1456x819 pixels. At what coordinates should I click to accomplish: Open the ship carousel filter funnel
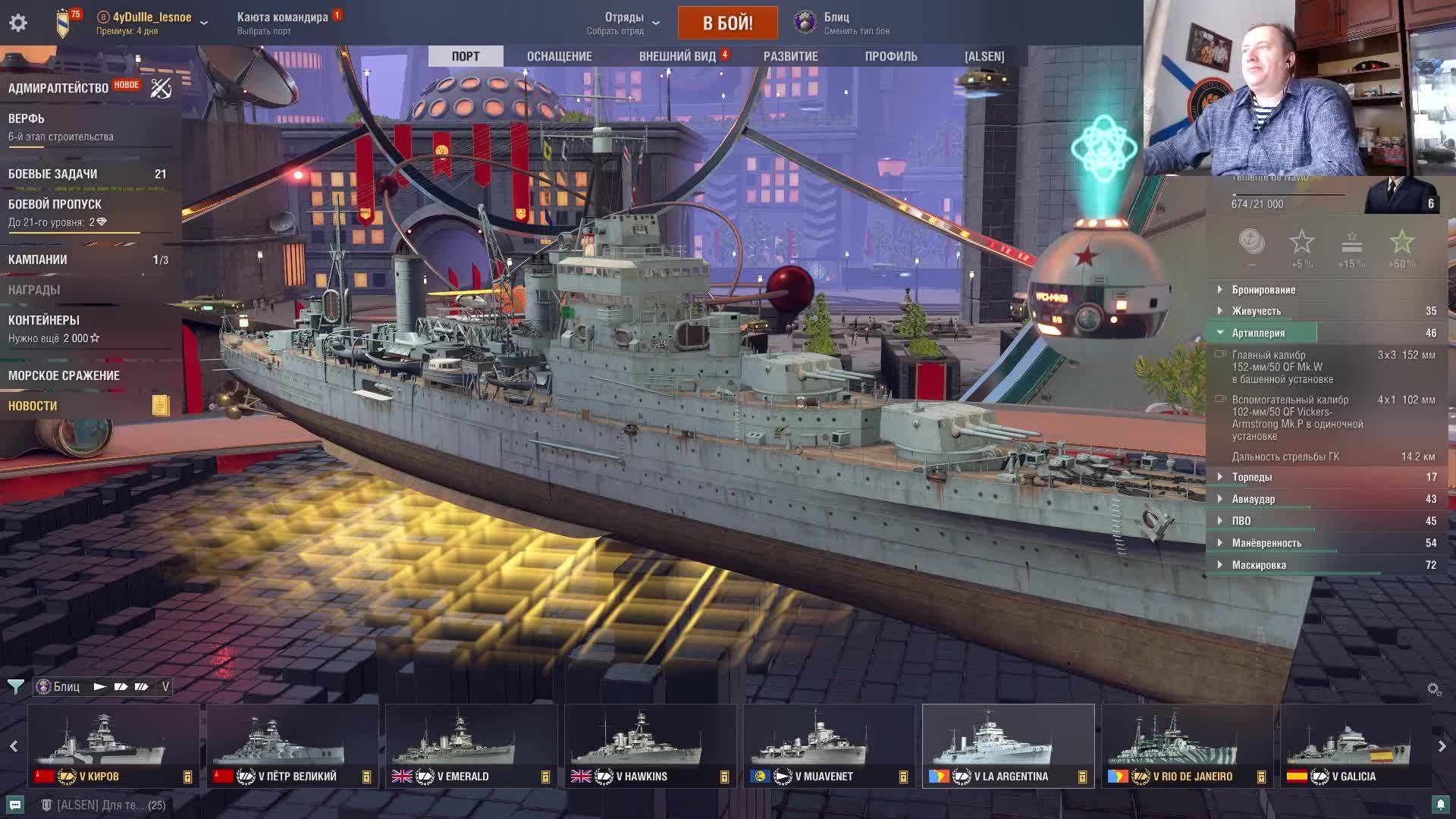point(15,687)
